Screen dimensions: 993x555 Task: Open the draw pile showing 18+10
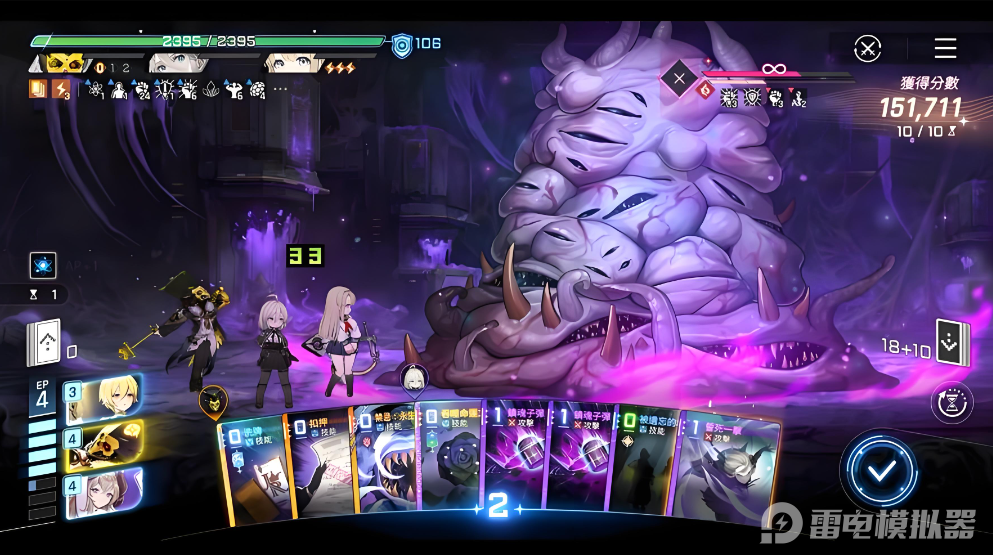[949, 343]
